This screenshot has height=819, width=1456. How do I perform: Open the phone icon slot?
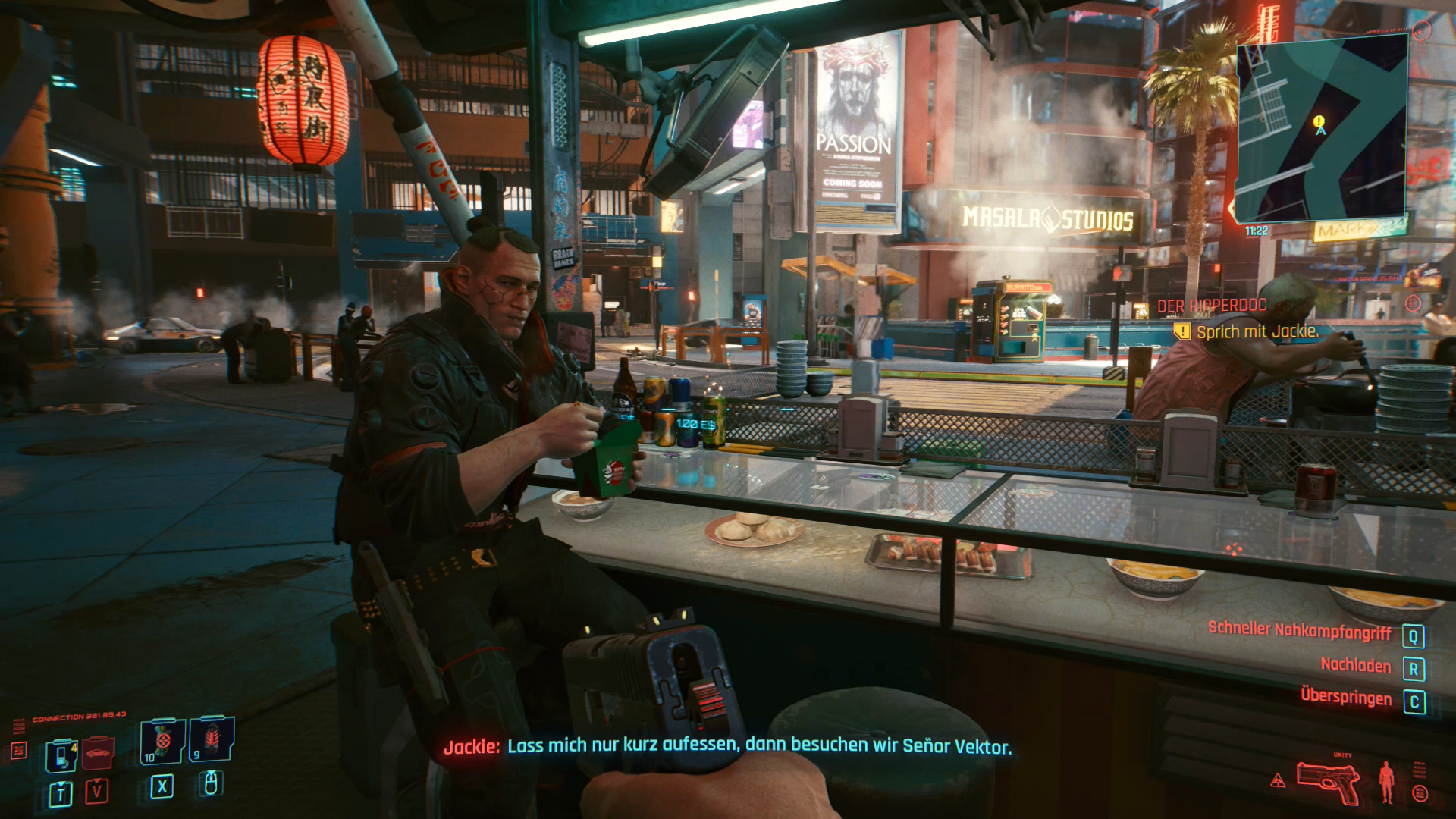point(61,755)
